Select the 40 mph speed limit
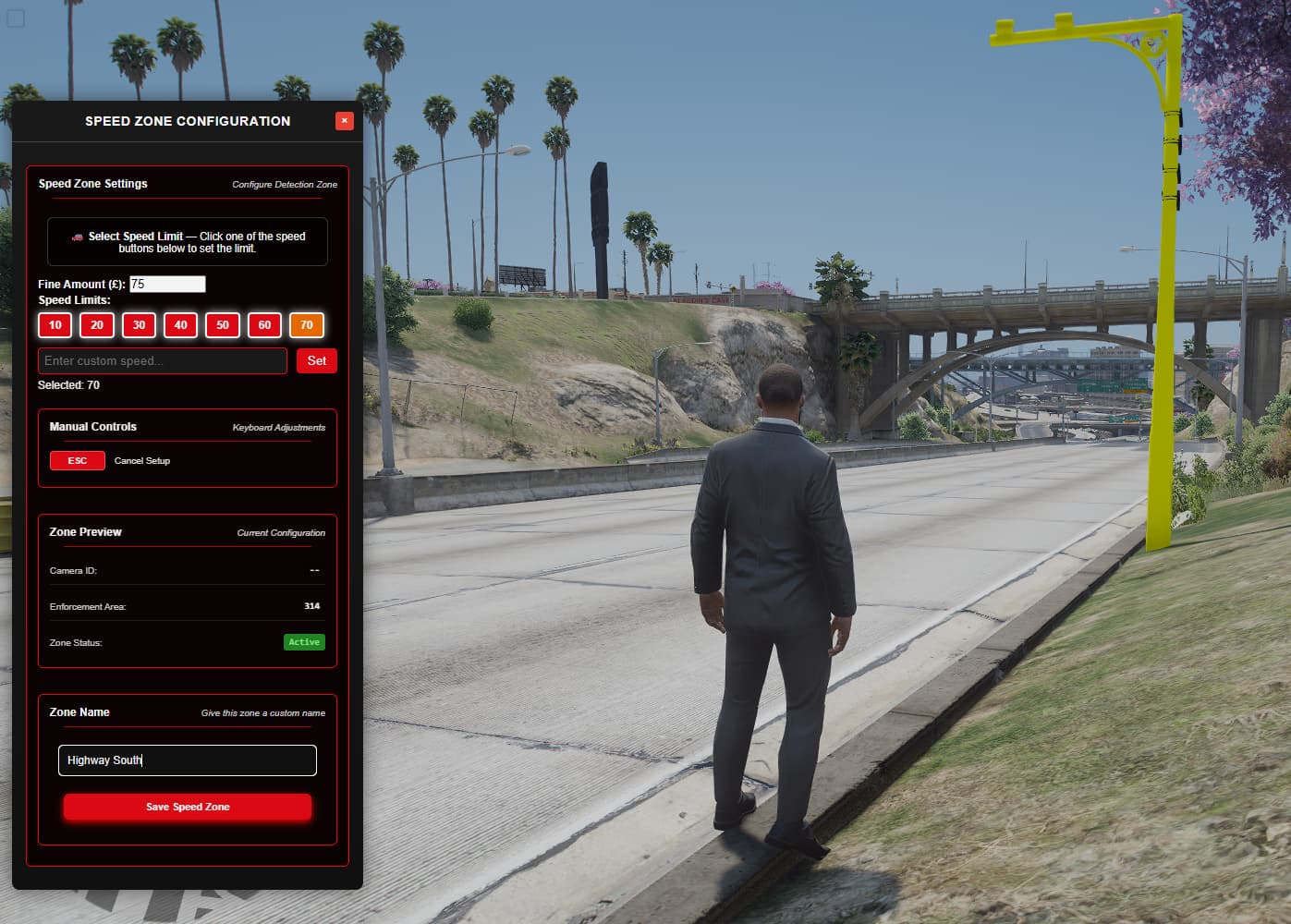Screen dimensions: 1291x924 pyautogui.click(x=180, y=325)
